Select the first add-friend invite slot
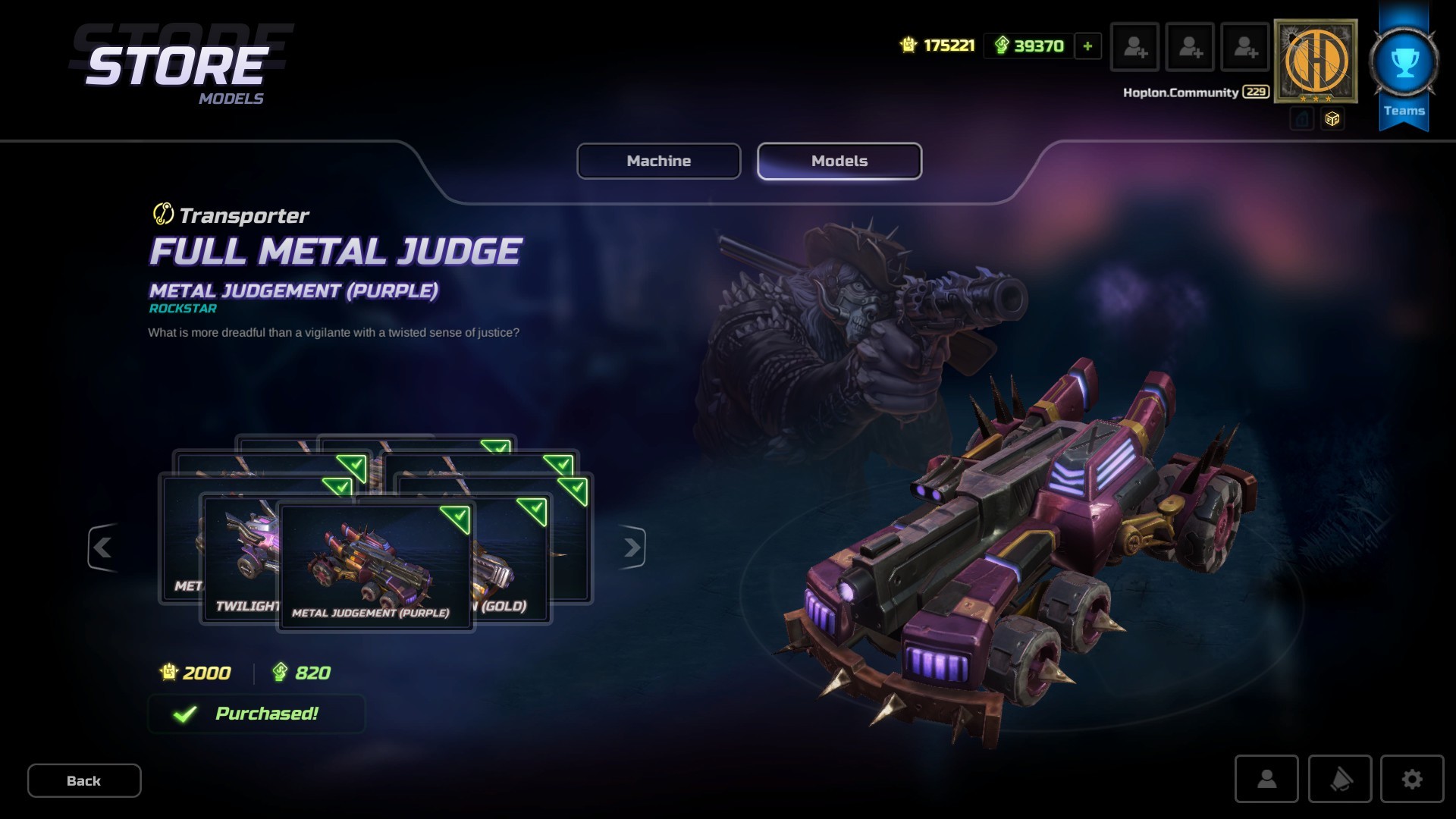Image resolution: width=1456 pixels, height=819 pixels. point(1134,48)
